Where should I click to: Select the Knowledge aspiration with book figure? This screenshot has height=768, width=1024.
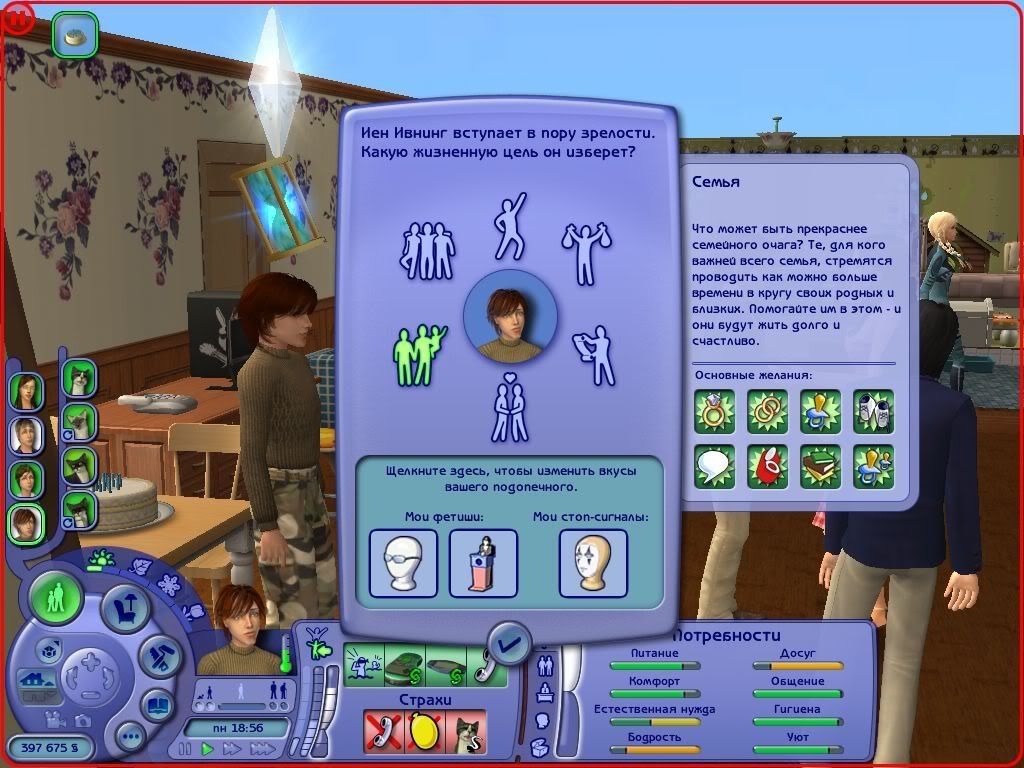(595, 353)
